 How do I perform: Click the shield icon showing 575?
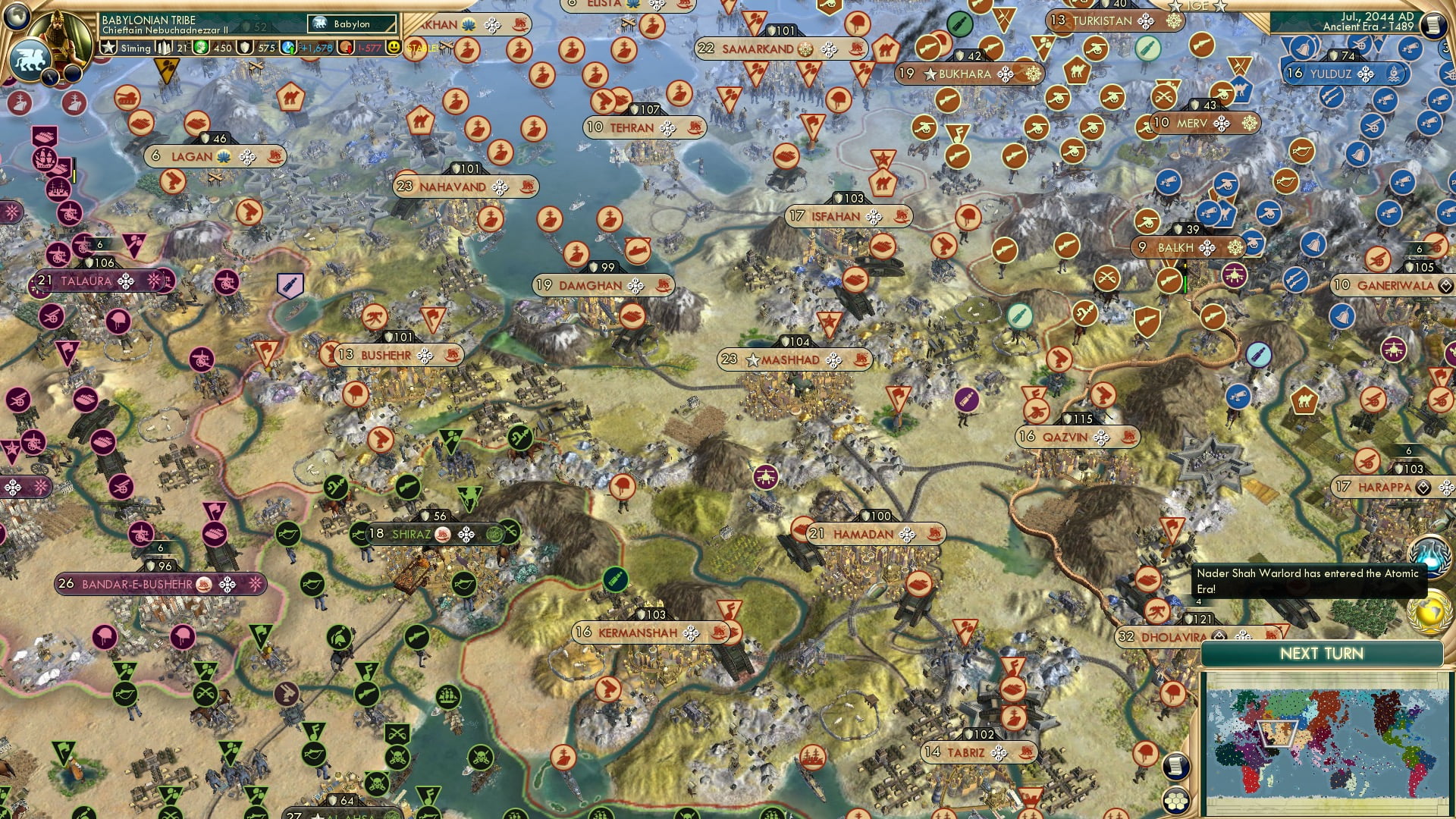pyautogui.click(x=243, y=47)
